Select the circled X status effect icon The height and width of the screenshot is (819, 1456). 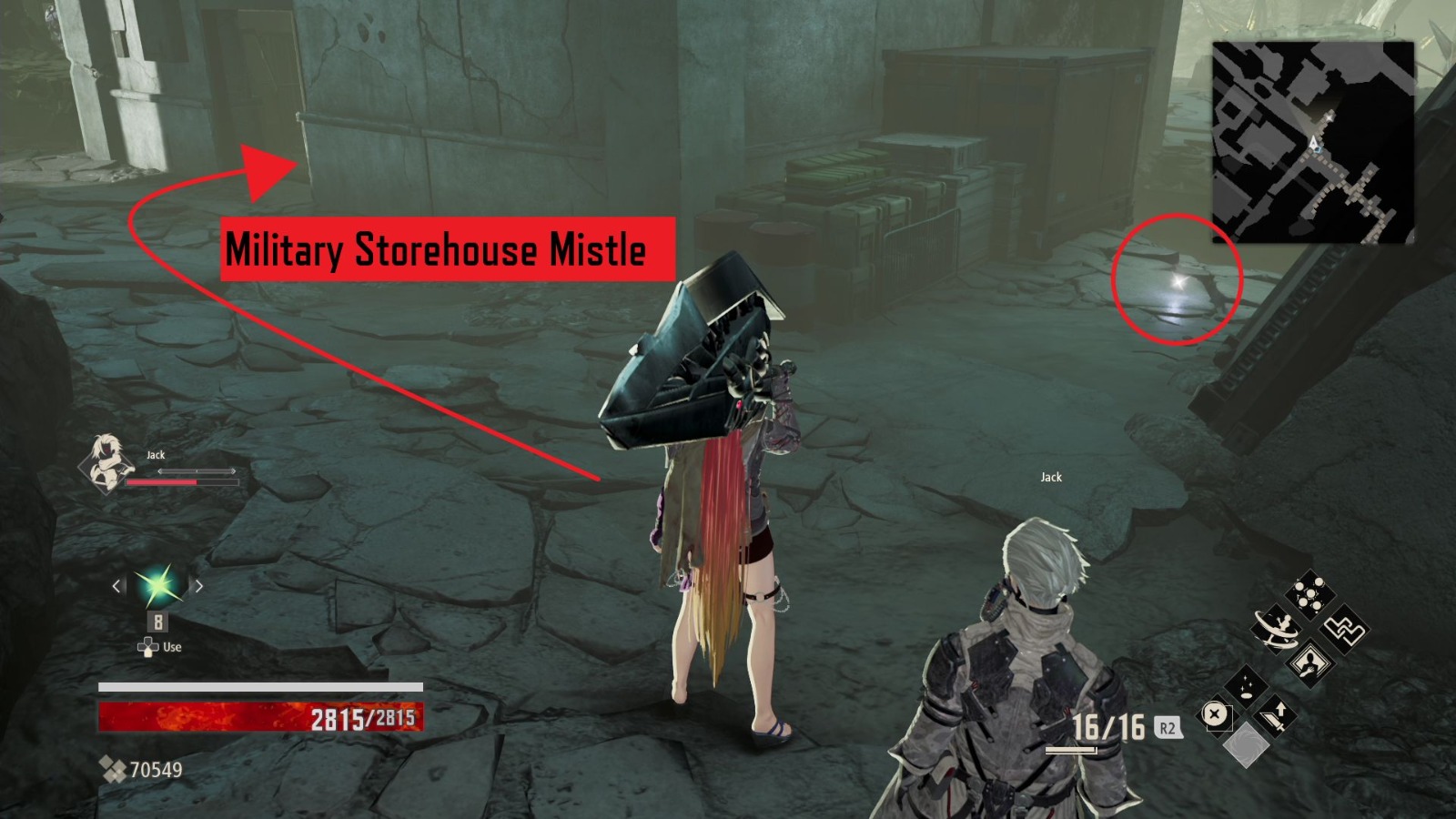tap(1215, 713)
